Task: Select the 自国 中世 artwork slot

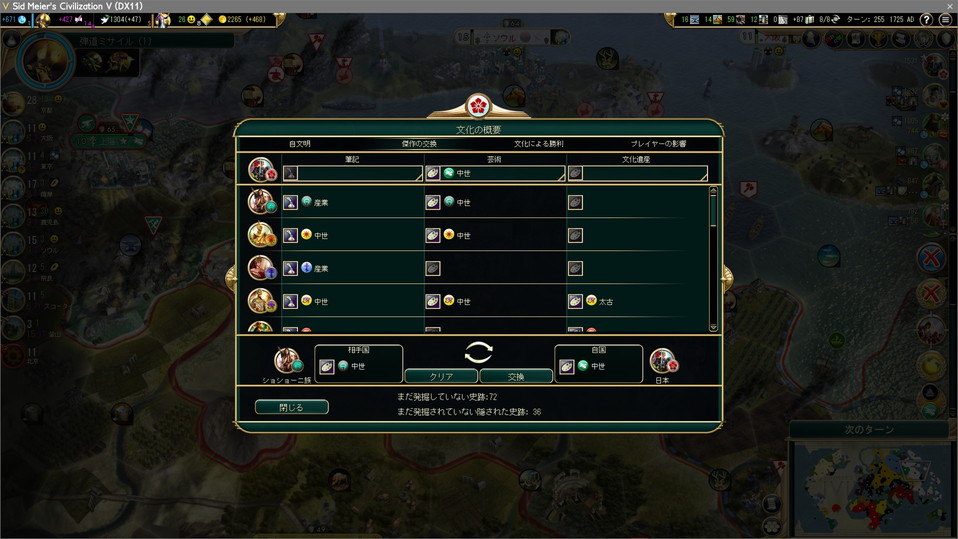Action: 598,366
